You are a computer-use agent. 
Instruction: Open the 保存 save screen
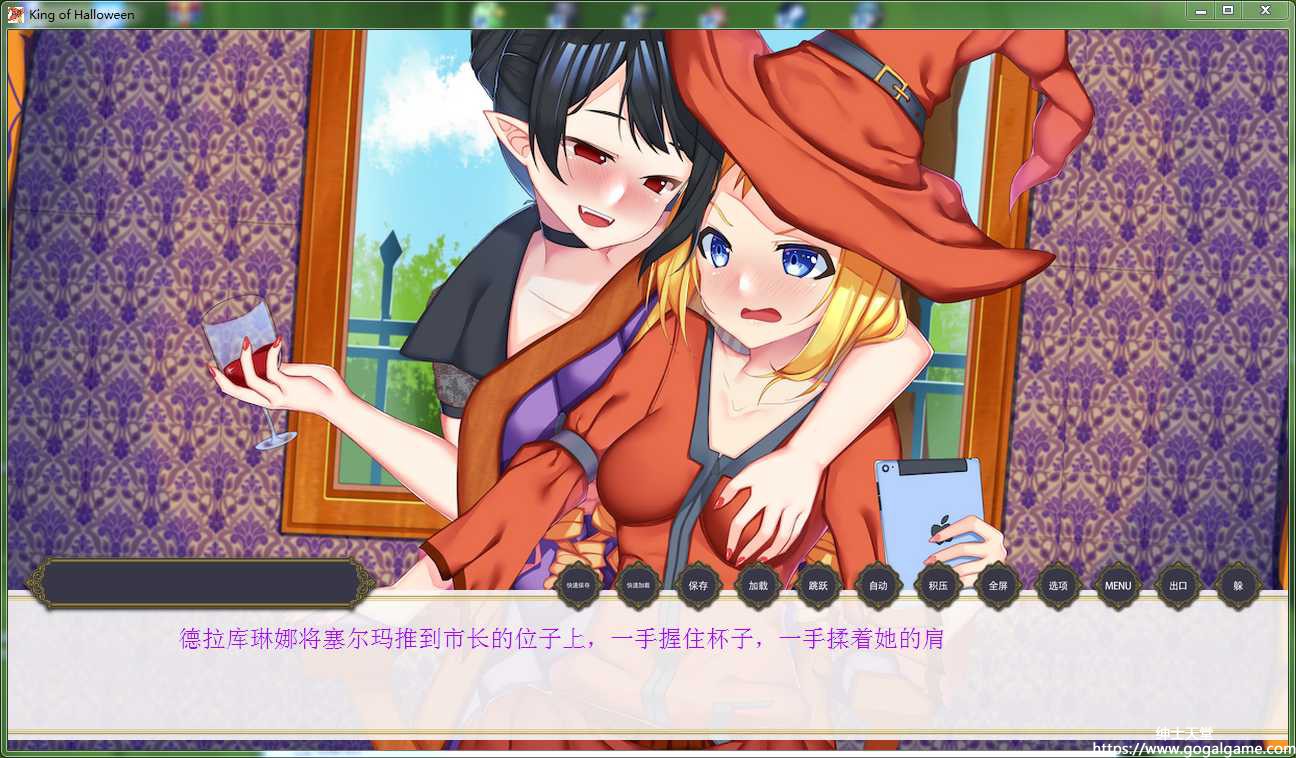[698, 586]
